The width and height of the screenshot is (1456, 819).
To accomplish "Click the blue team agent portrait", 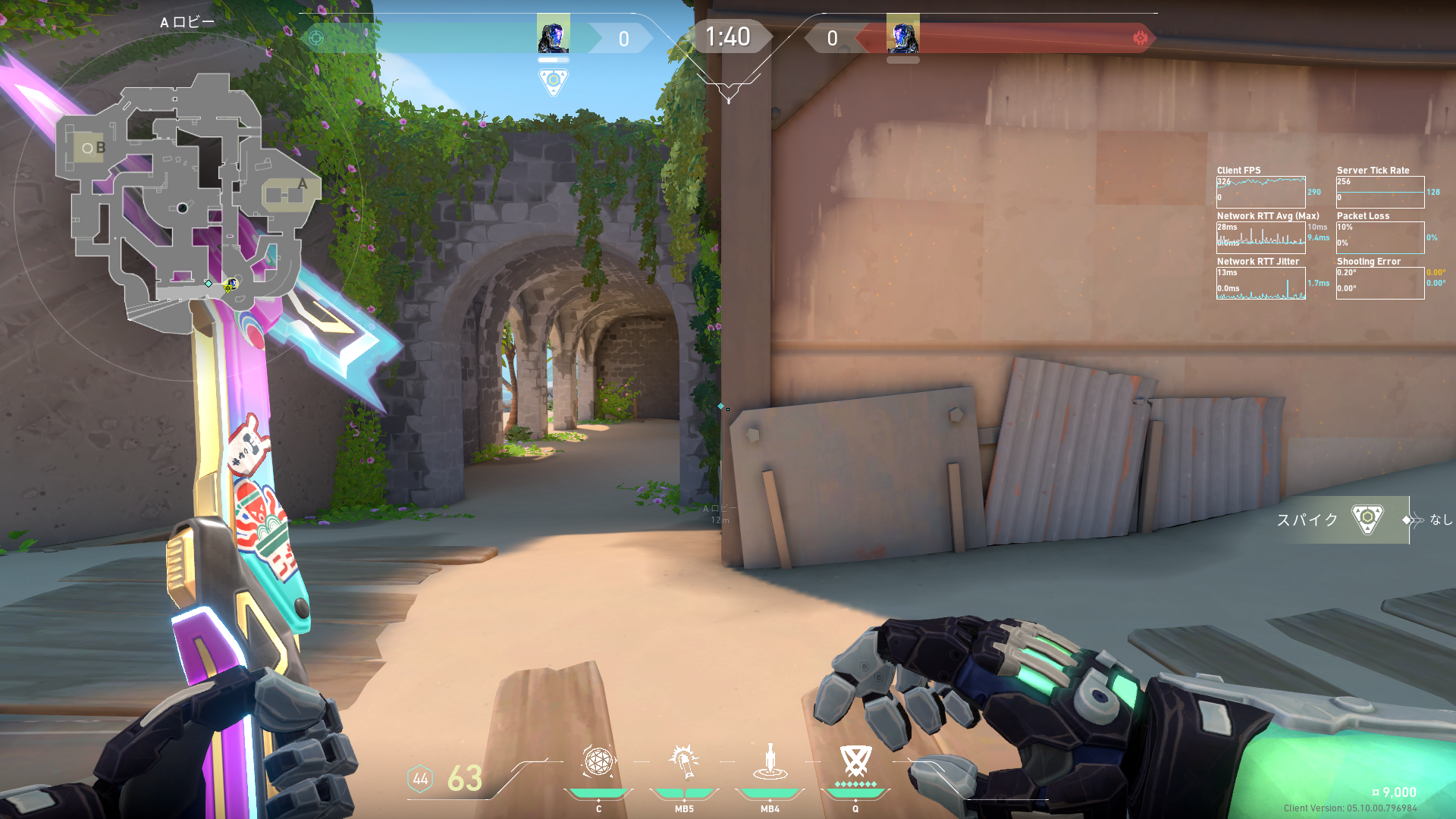I will [553, 35].
